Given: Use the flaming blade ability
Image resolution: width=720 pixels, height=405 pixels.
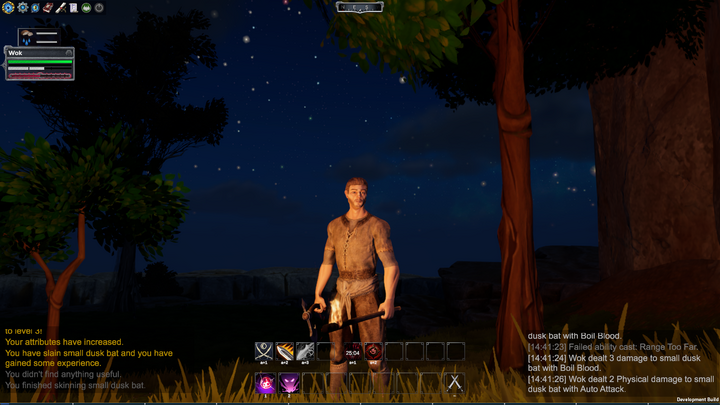Looking at the screenshot, I should coord(286,351).
